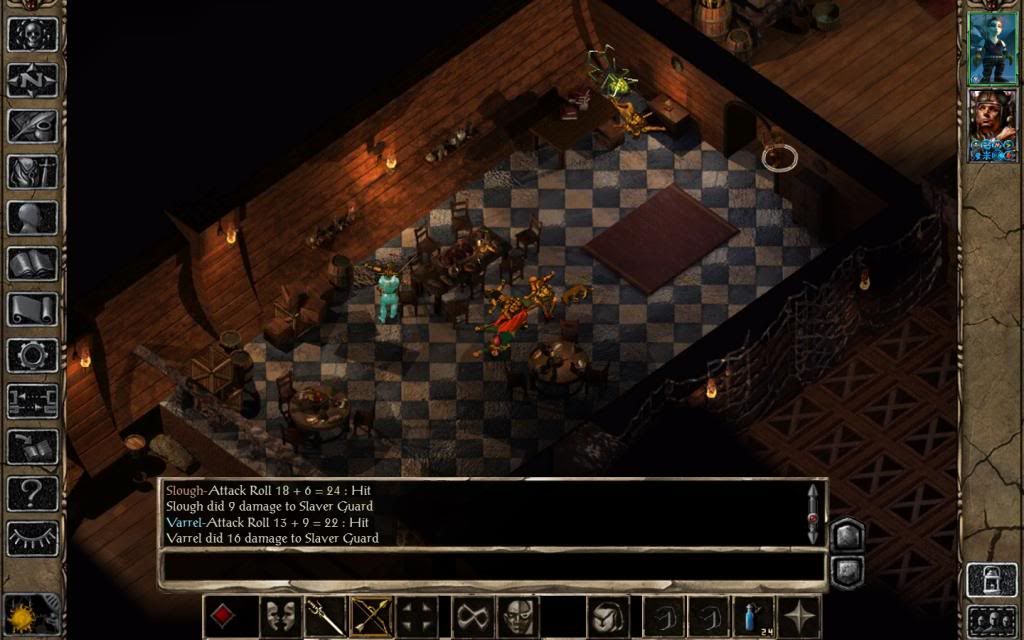Viewport: 1024px width, 640px height.
Task: Equip the trident weapon slot
Action: pos(325,616)
